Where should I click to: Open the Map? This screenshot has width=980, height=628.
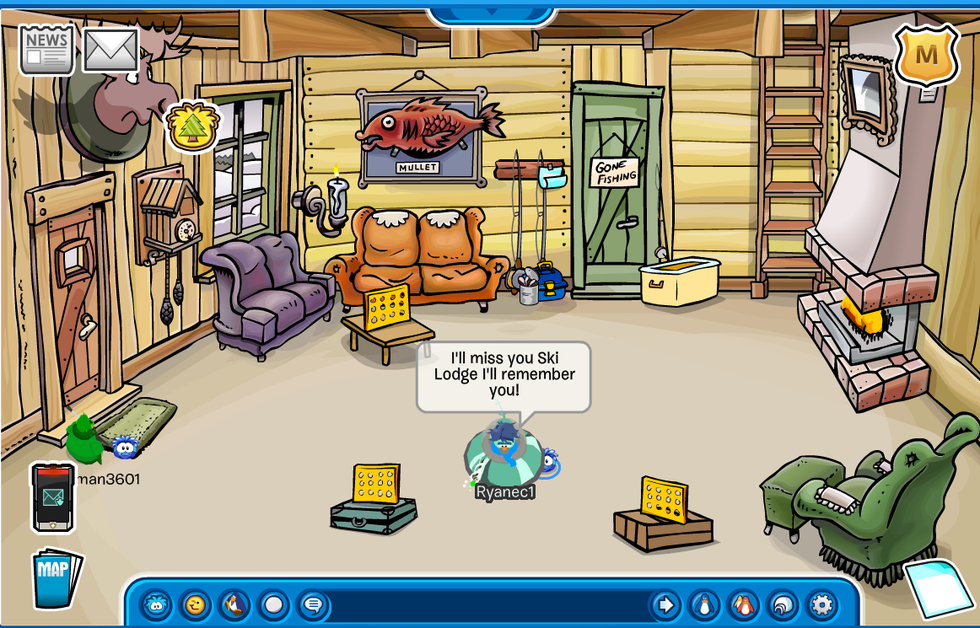coord(55,578)
